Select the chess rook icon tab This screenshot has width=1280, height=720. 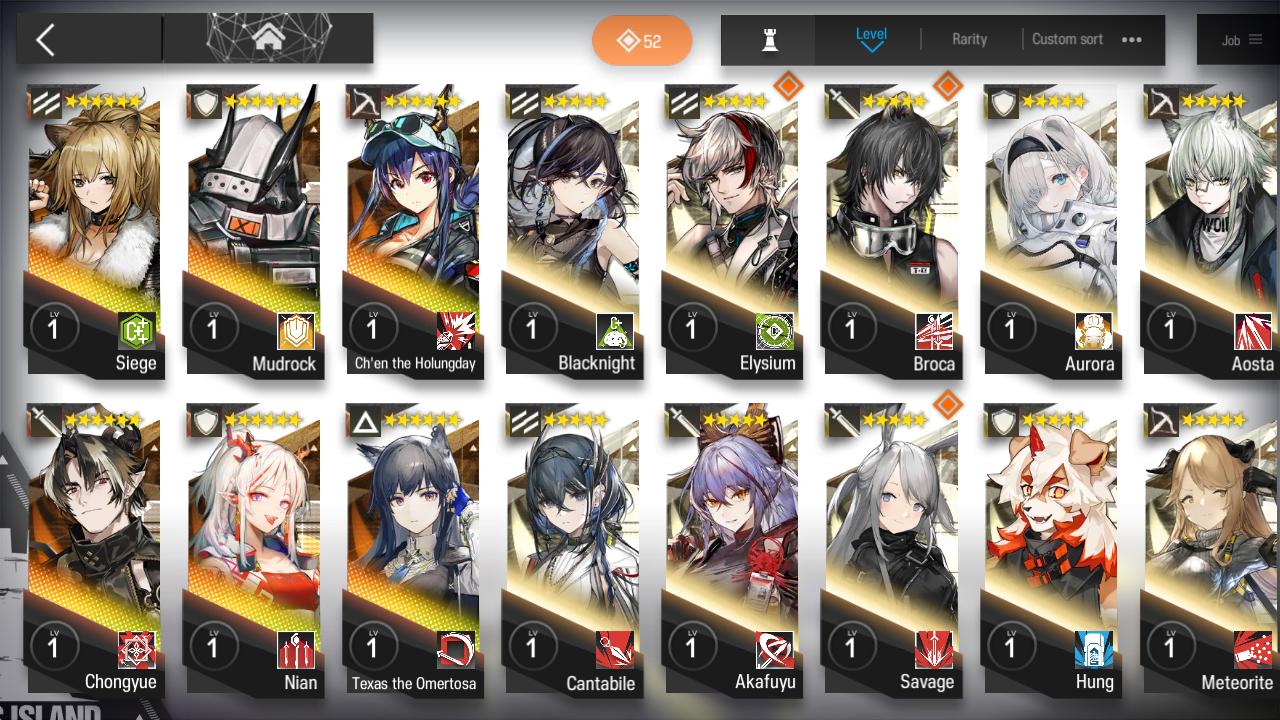[769, 40]
